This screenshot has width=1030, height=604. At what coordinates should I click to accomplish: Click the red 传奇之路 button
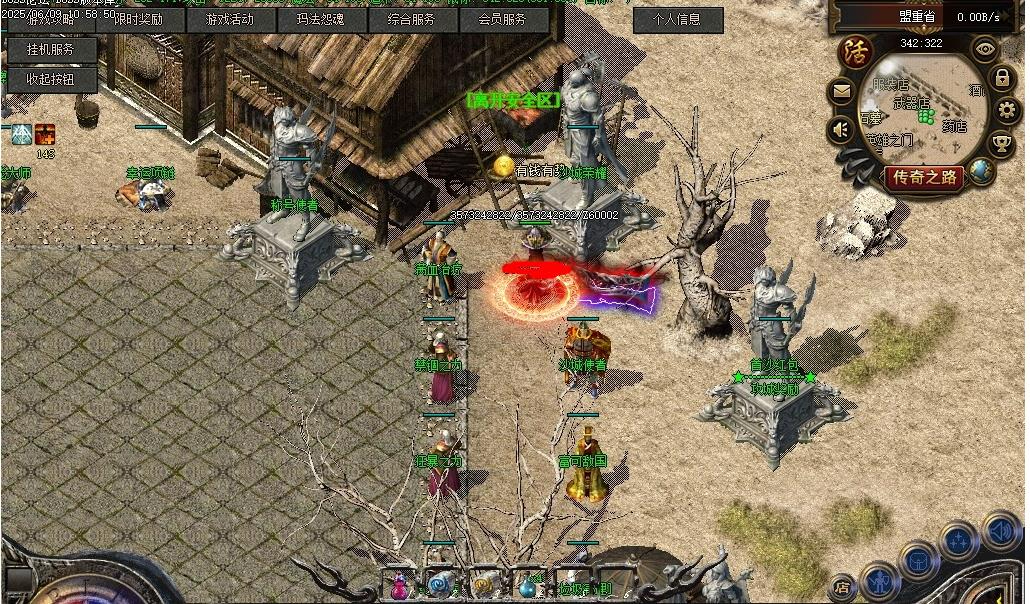click(x=923, y=178)
